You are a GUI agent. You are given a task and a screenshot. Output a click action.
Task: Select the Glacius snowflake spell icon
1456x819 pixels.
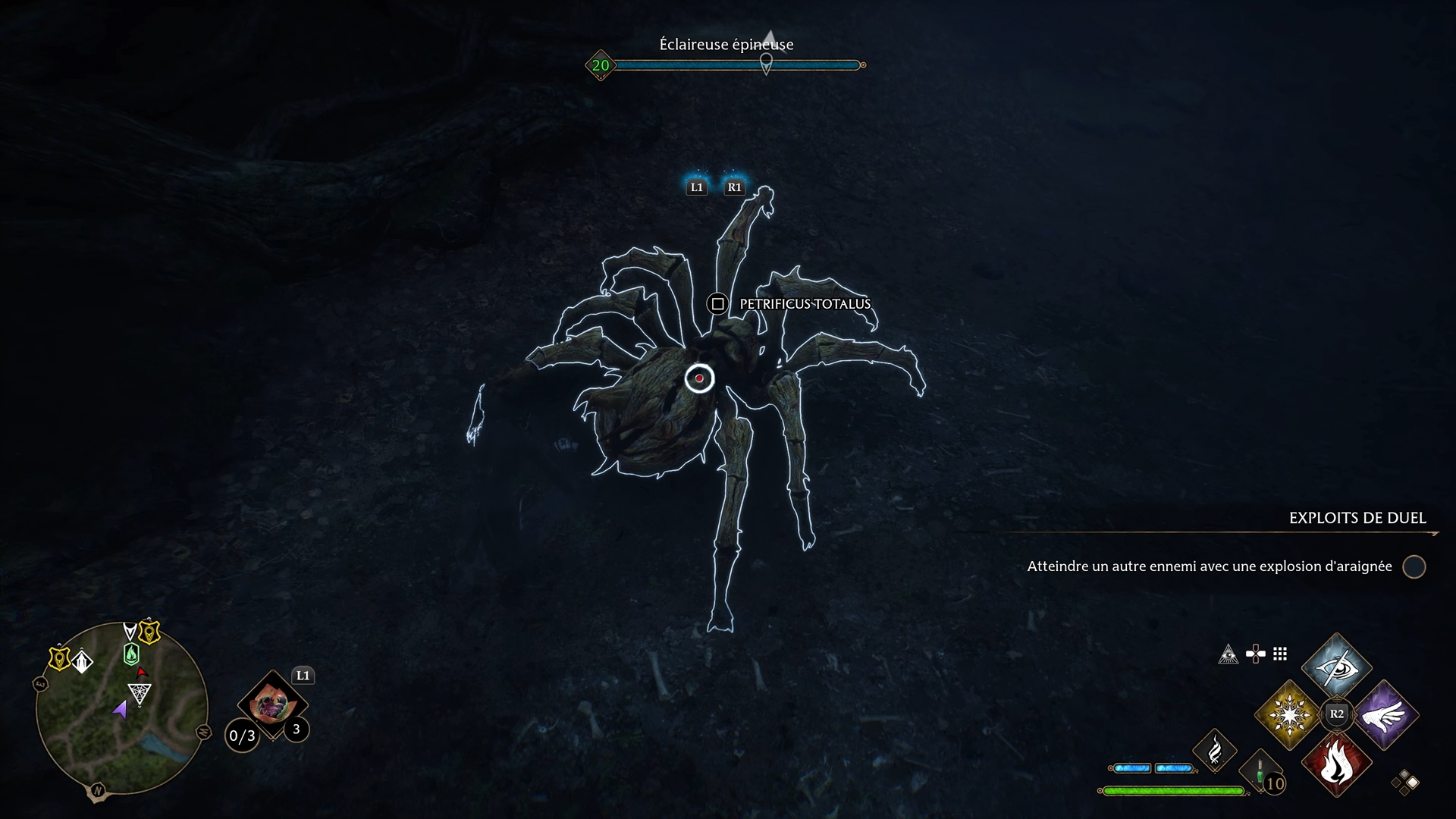1288,714
